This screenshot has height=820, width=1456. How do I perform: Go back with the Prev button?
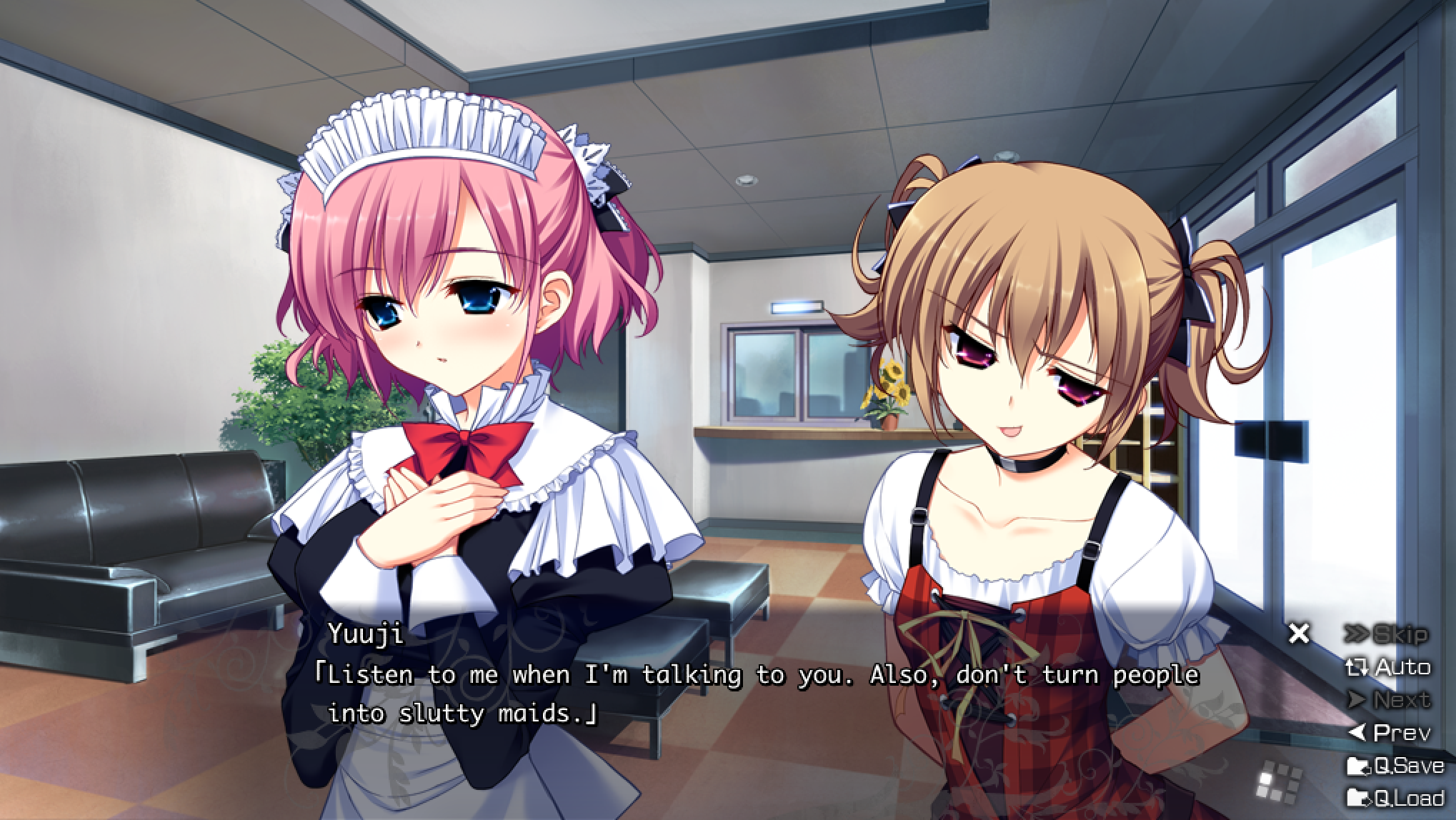click(1389, 733)
